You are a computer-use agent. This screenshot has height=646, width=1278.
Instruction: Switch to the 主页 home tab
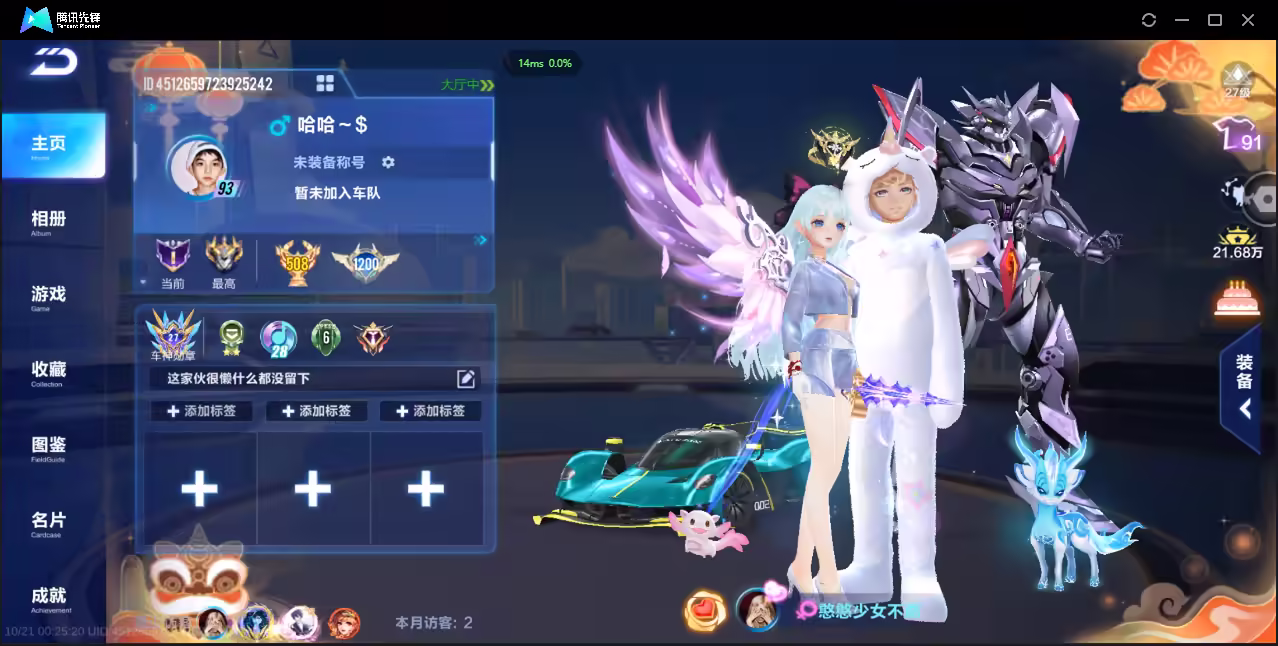[x=50, y=146]
